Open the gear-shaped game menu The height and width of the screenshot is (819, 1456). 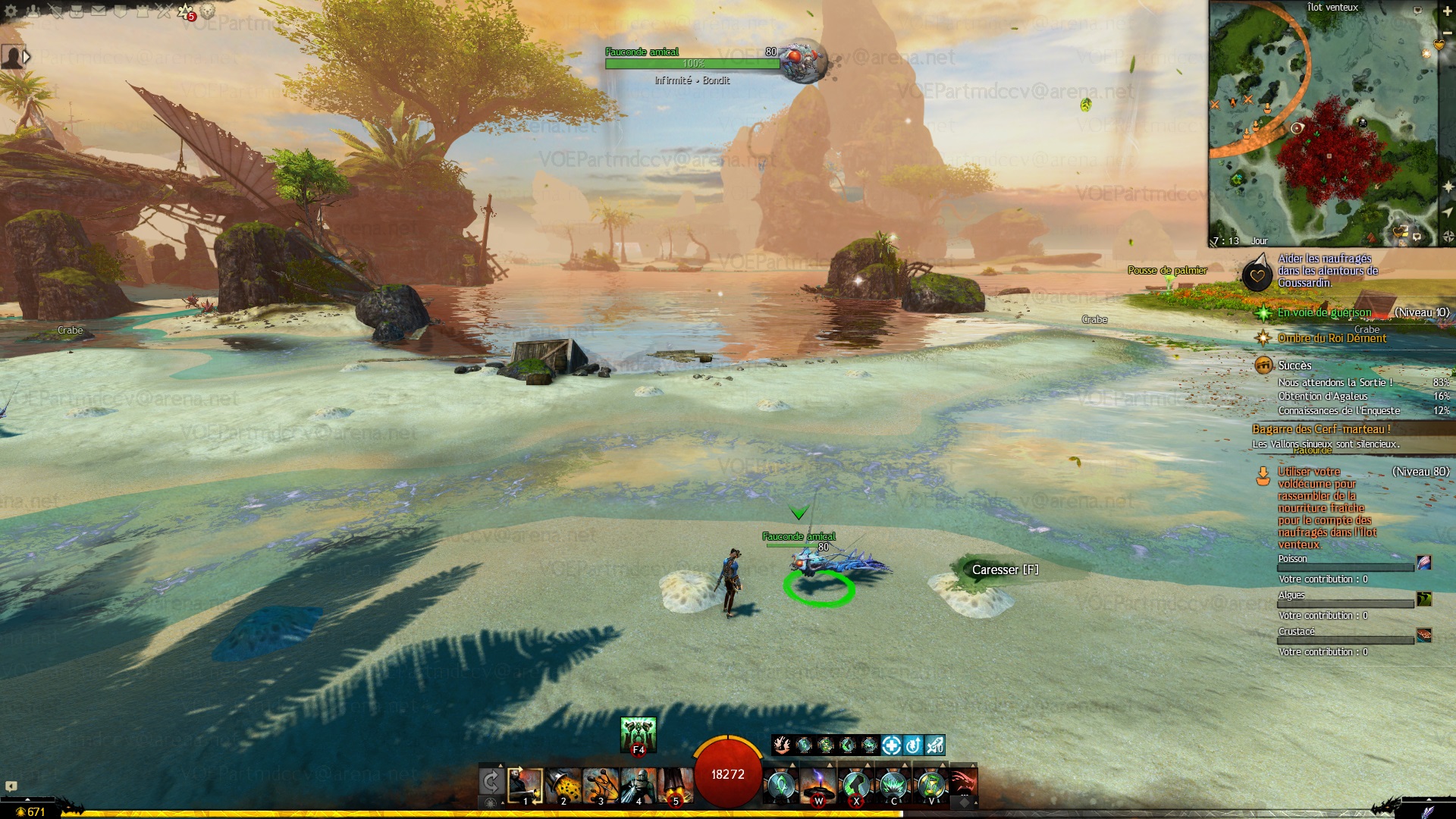11,11
